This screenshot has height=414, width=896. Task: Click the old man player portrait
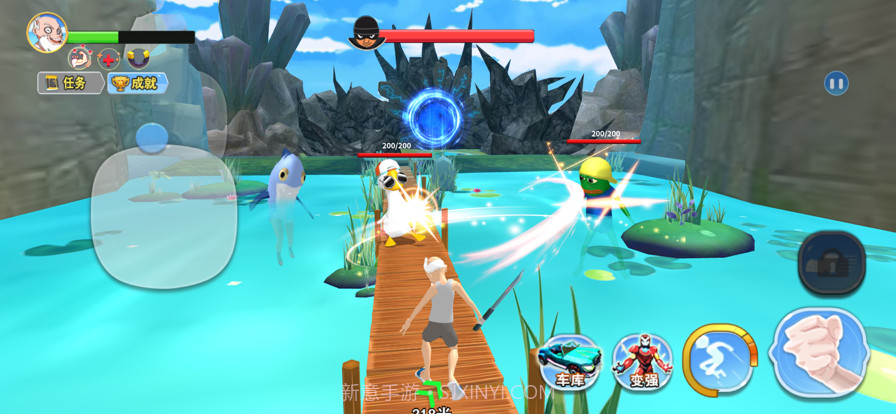coord(46,32)
